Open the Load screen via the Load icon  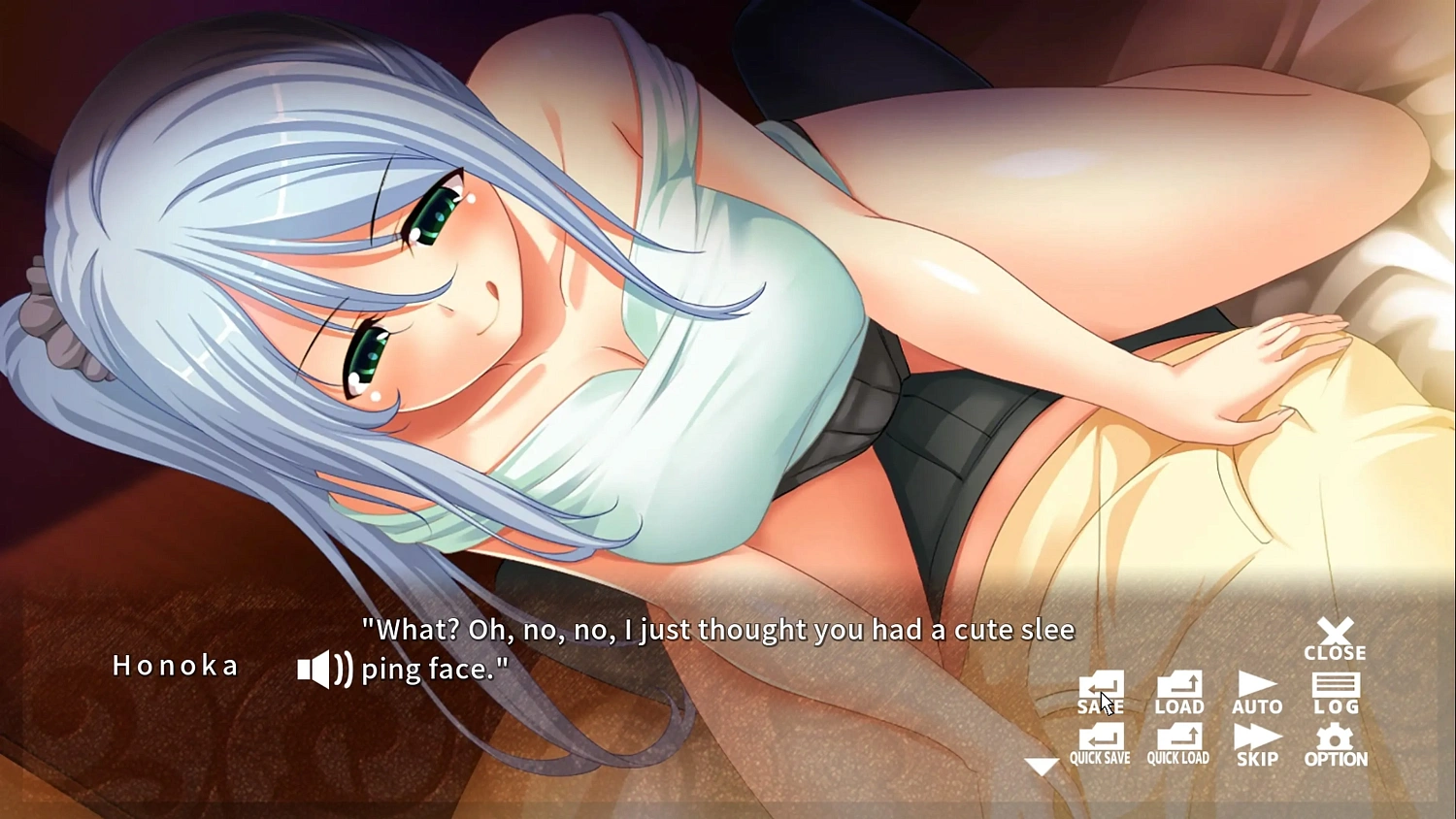[x=1178, y=689]
